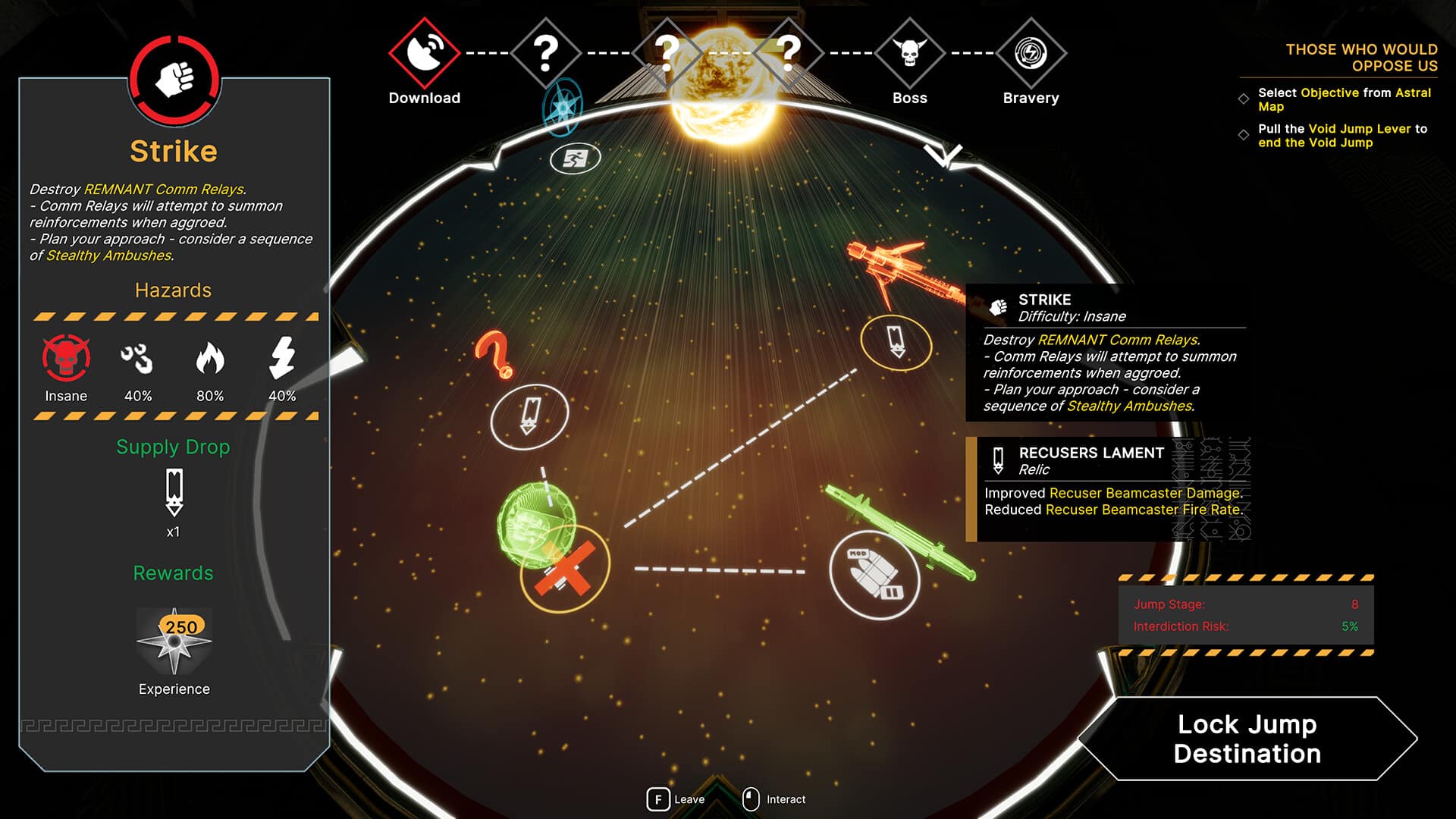1456x819 pixels.
Task: Click the Strike fist emblem
Action: tap(174, 79)
